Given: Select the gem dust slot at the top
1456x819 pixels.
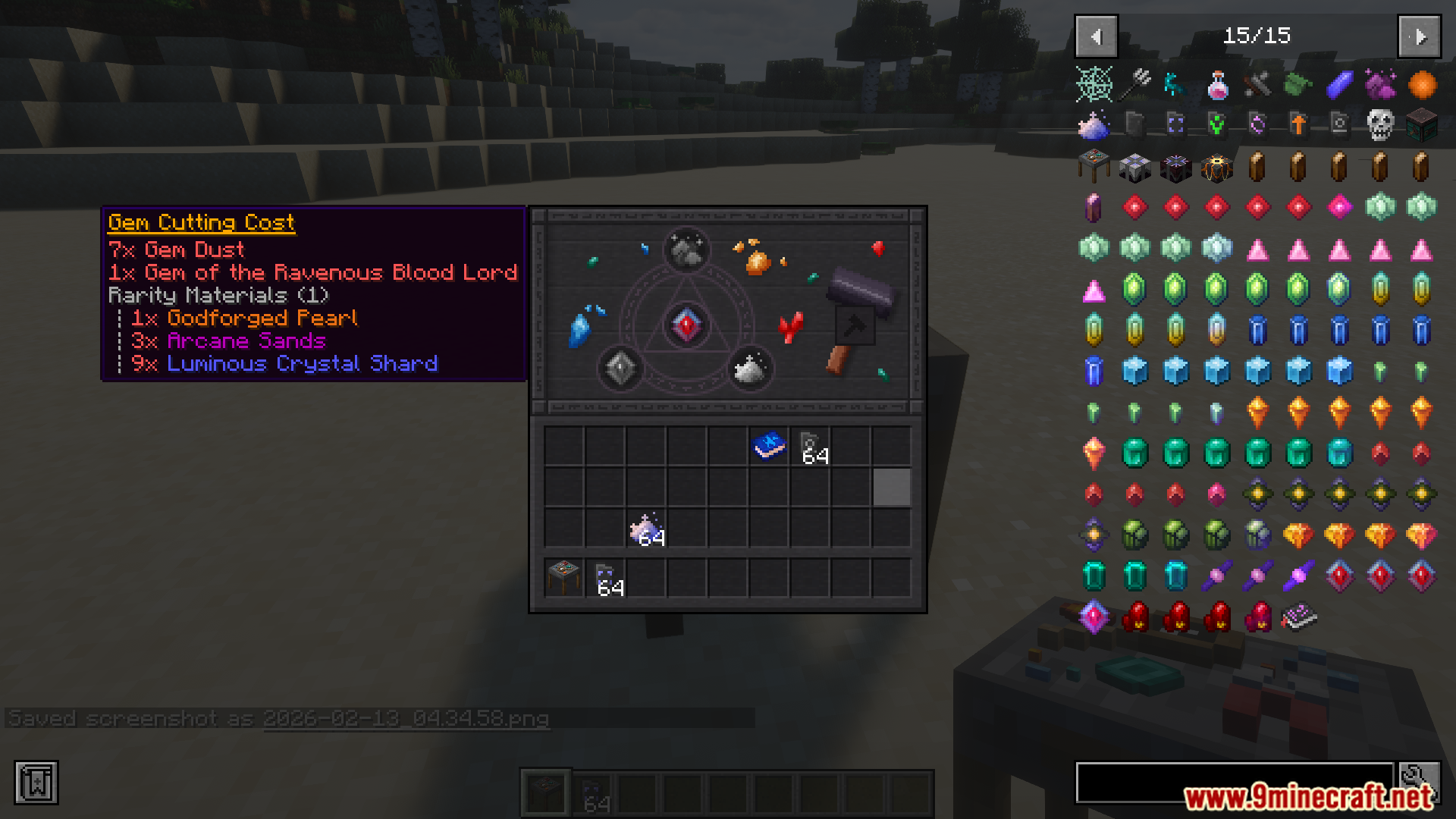Looking at the screenshot, I should point(687,250).
